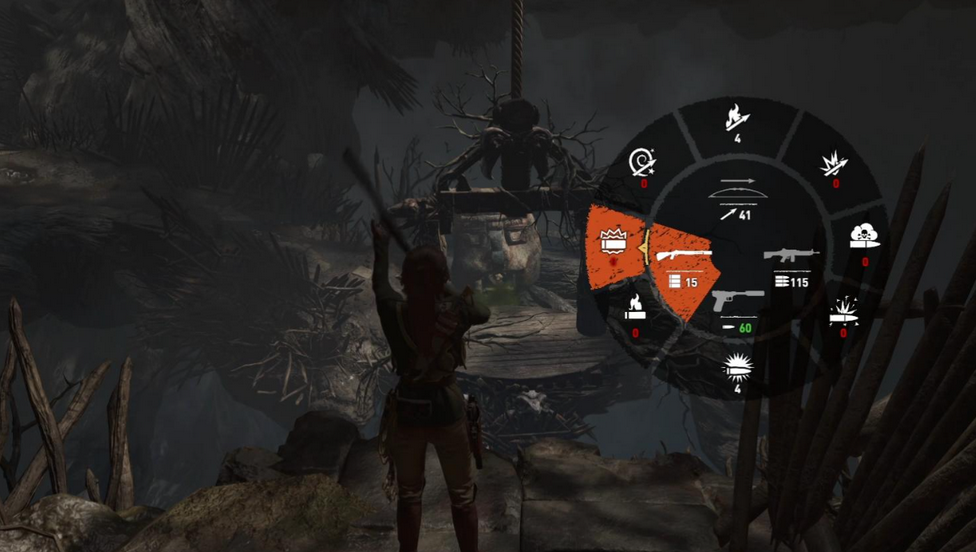Select the fragmenting rifle bullet ammo

point(843,312)
